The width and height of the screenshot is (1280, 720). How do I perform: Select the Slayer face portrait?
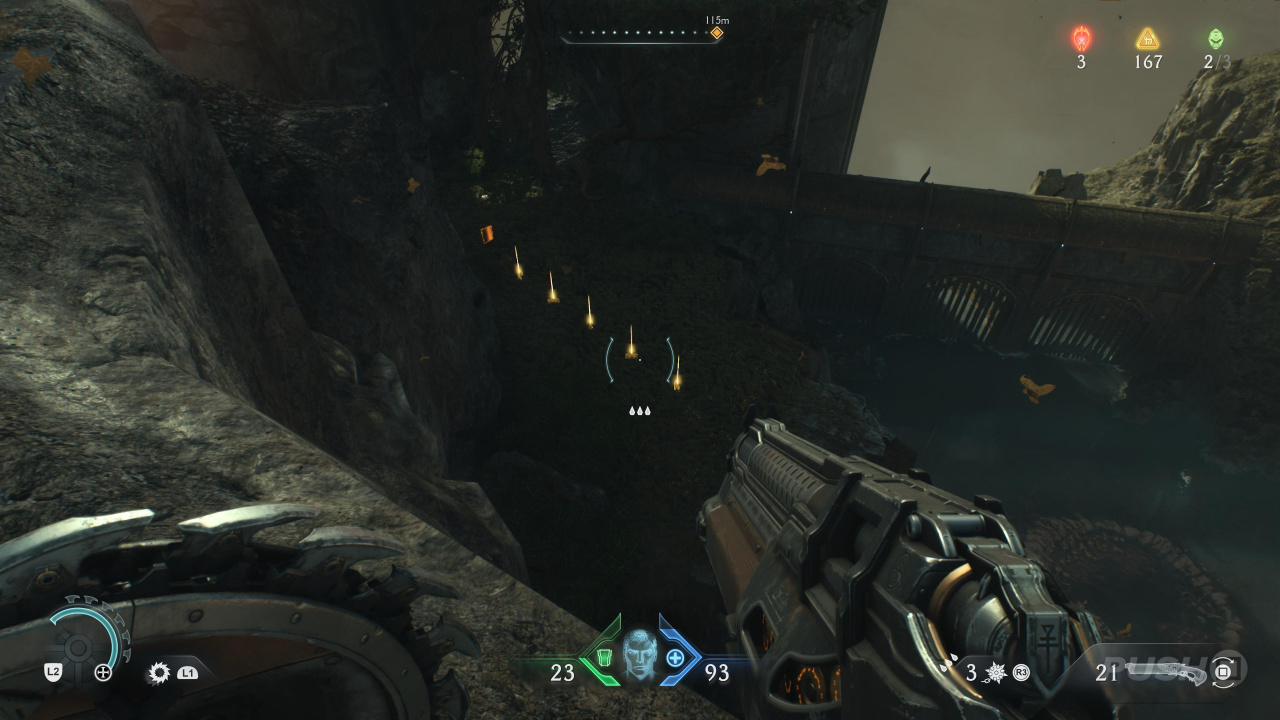tap(639, 655)
